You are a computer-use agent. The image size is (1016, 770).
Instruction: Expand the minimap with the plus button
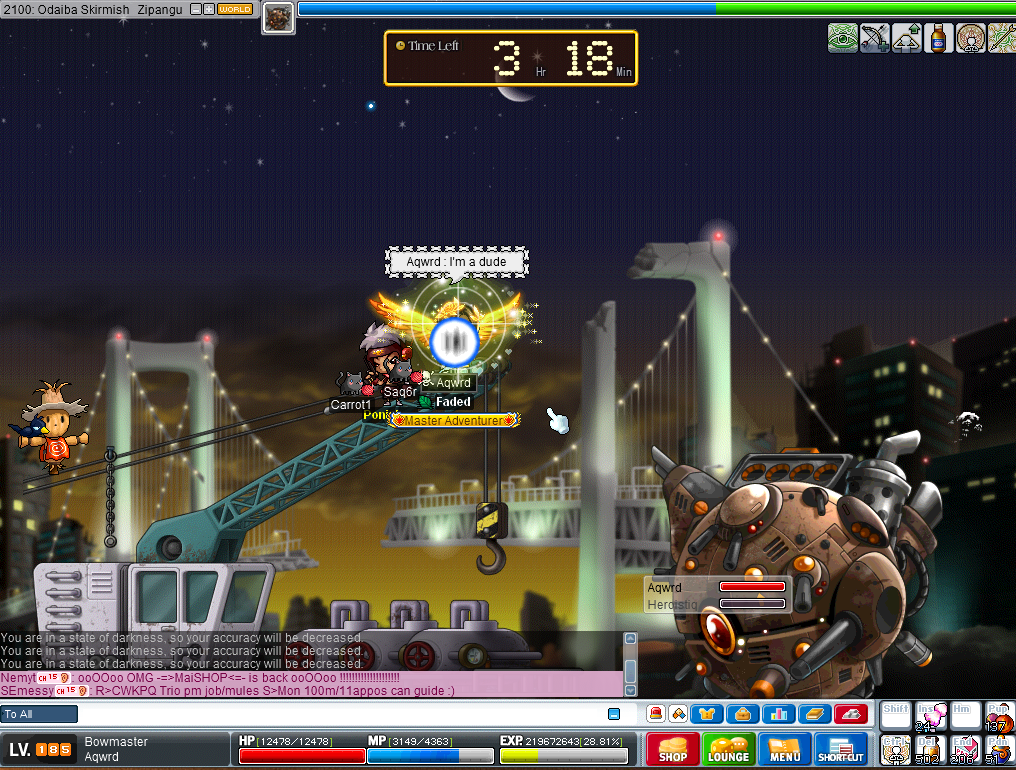coord(208,9)
